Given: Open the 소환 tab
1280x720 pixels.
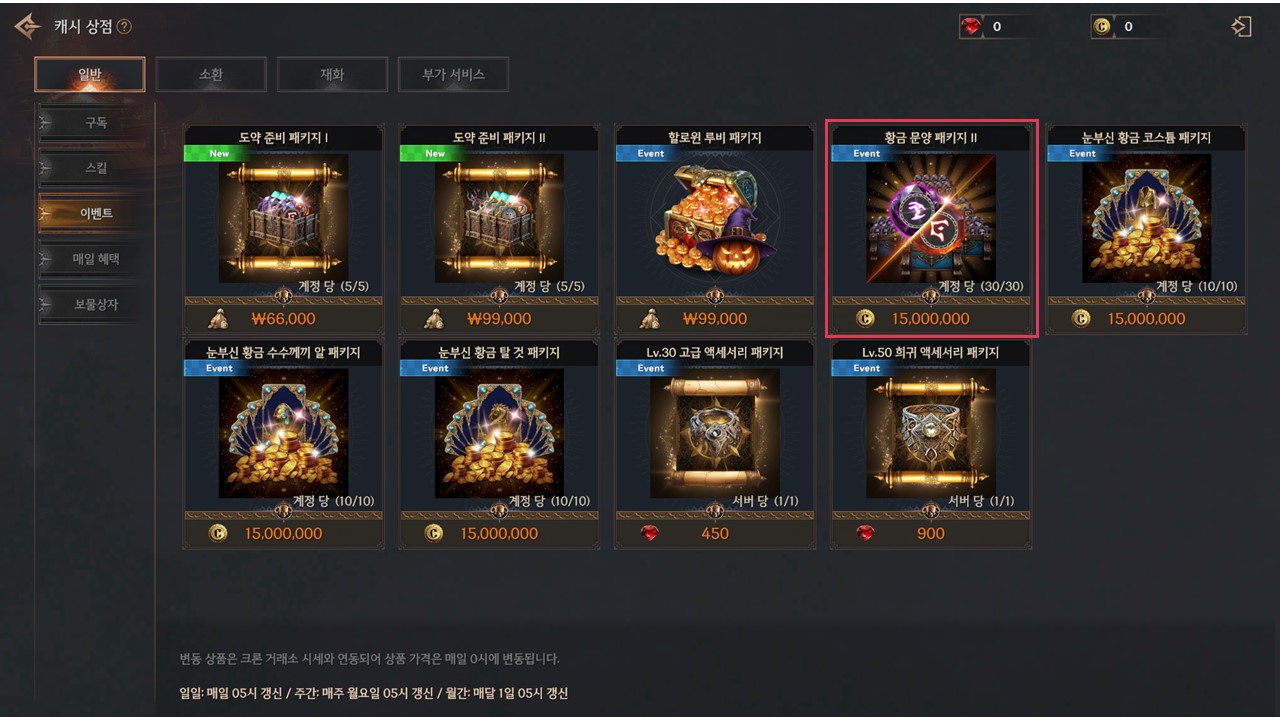Looking at the screenshot, I should (211, 74).
